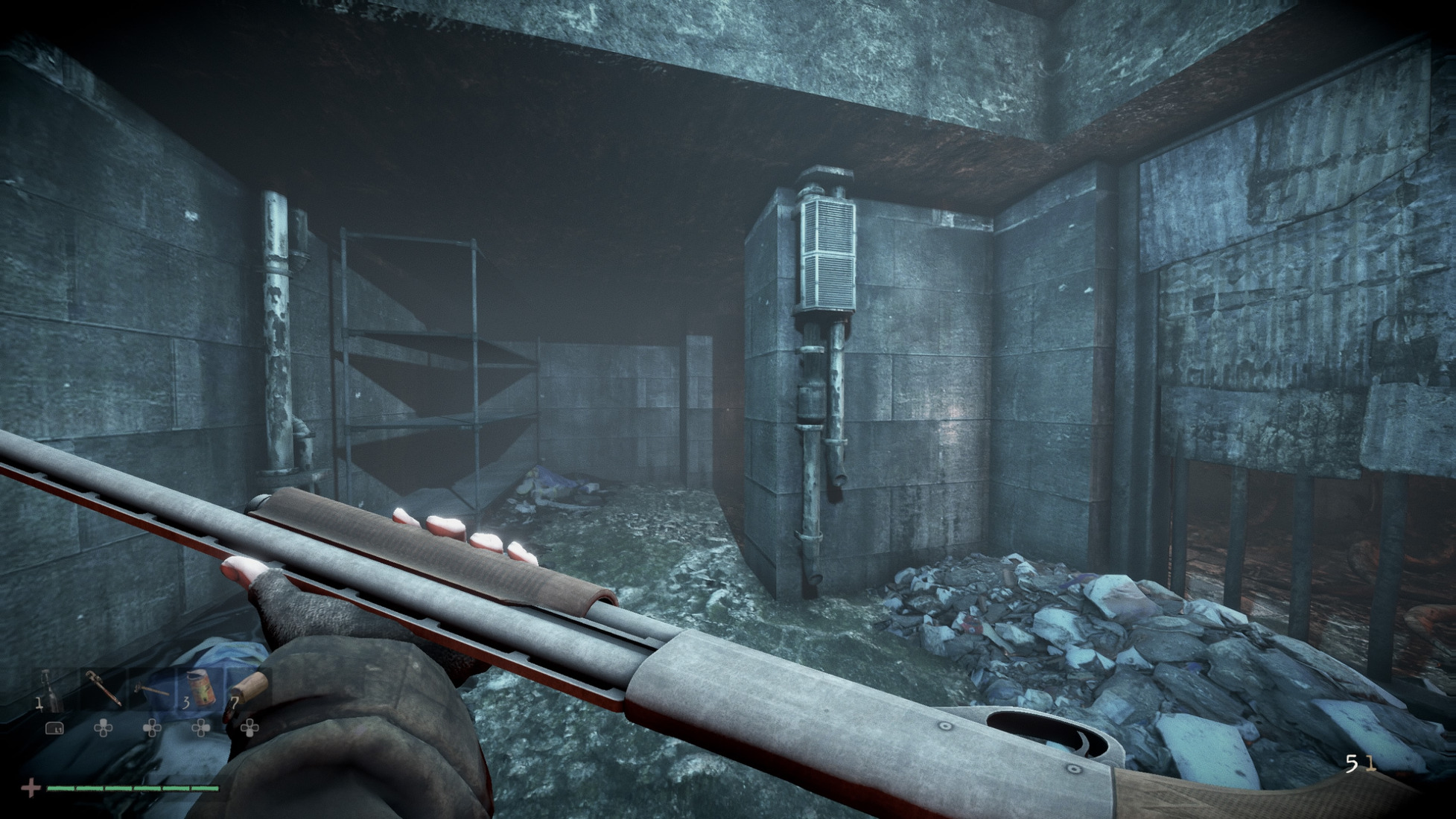Pick the shotgun shell slot

pos(249,689)
